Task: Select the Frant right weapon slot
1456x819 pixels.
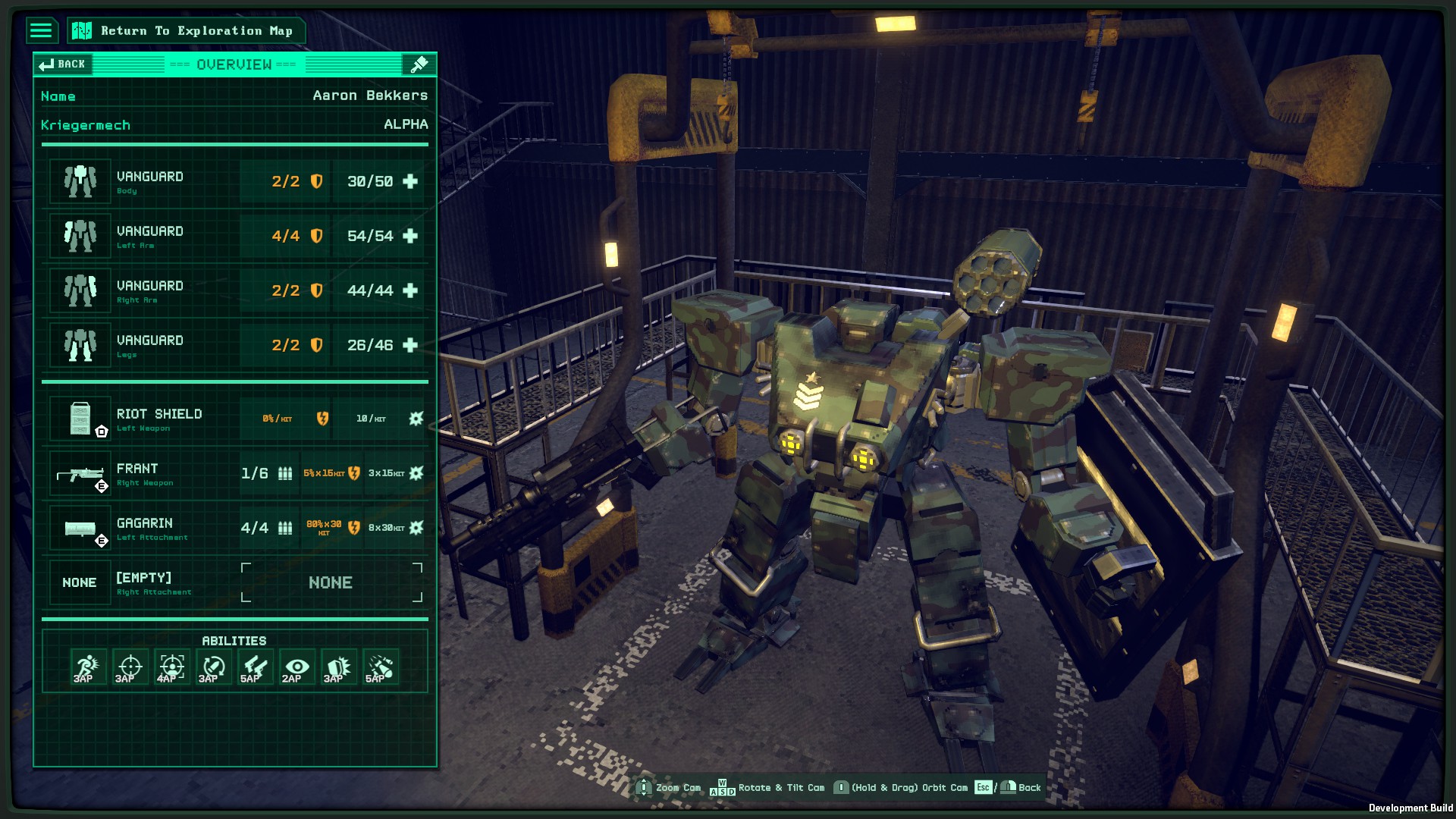Action: coord(235,473)
